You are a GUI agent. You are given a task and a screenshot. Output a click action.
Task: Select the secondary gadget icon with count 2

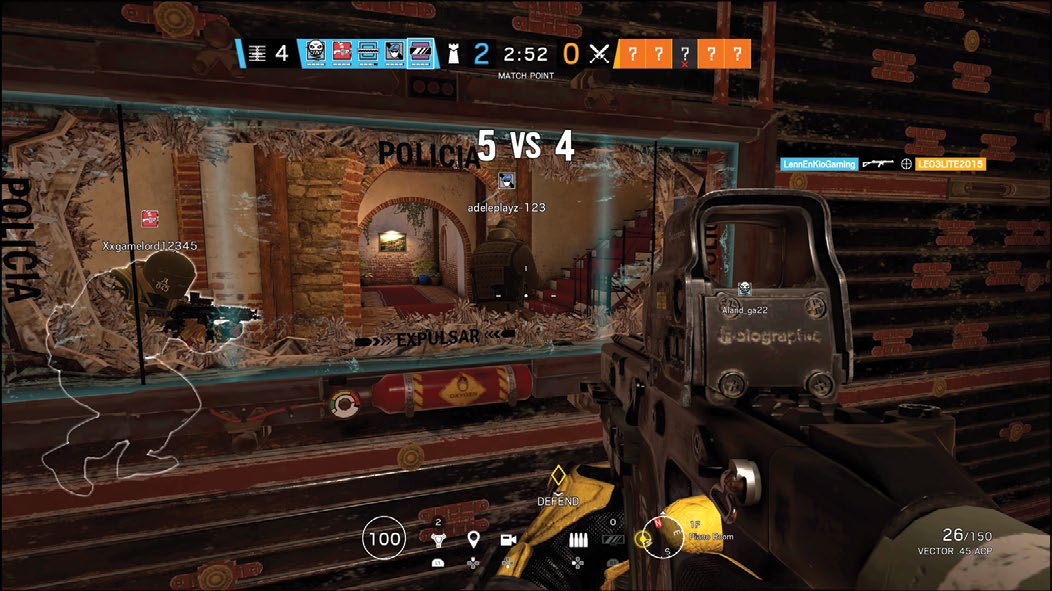[438, 540]
